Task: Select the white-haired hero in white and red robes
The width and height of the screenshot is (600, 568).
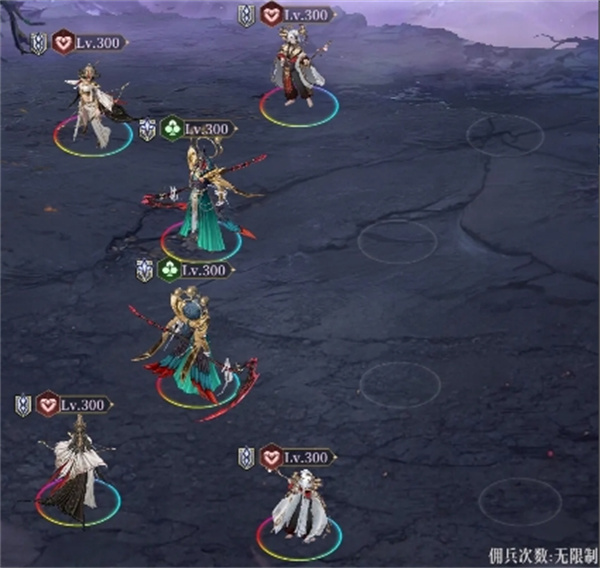Action: tap(297, 506)
